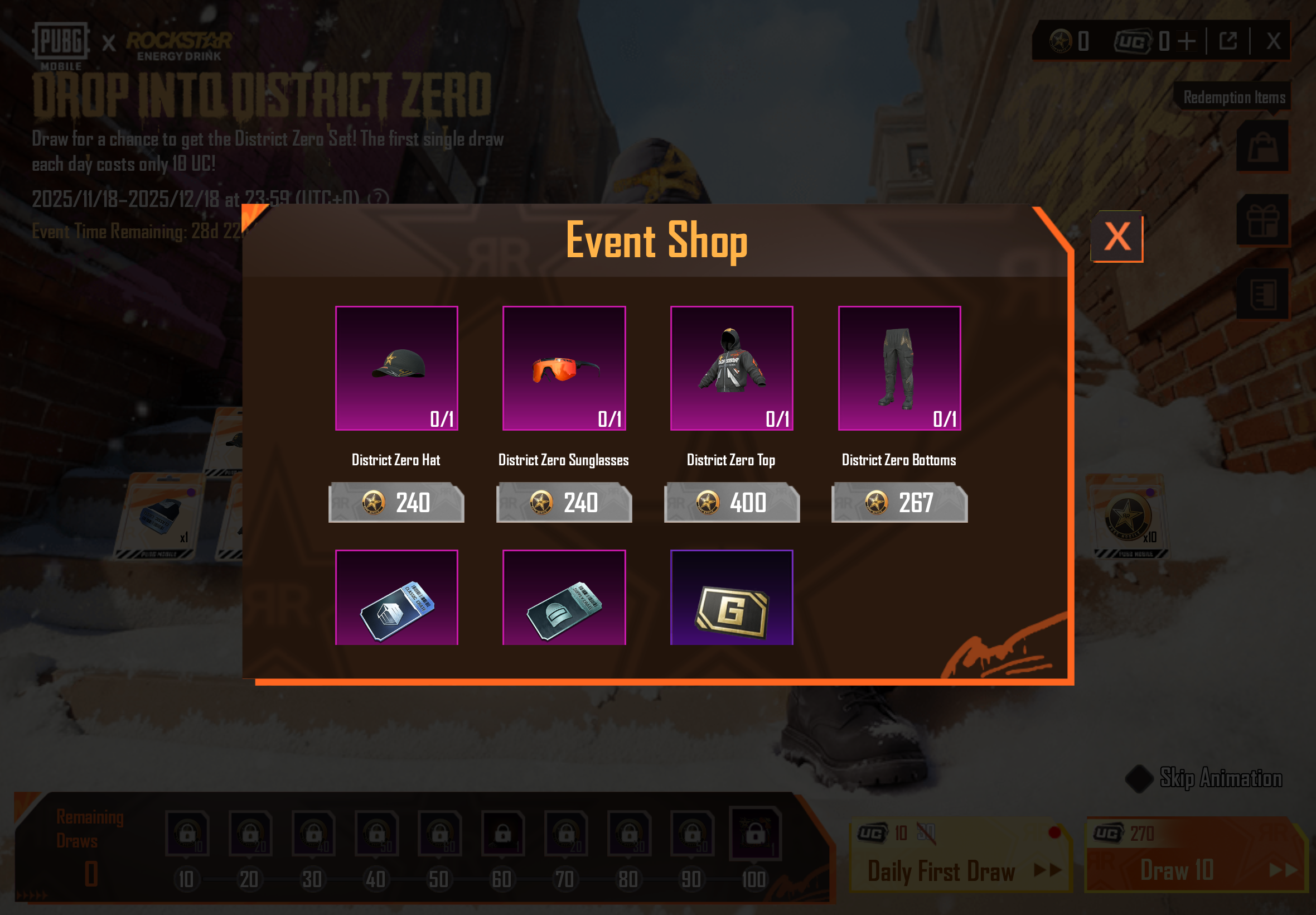
Task: Toggle the Skip Animation option
Action: click(1139, 778)
